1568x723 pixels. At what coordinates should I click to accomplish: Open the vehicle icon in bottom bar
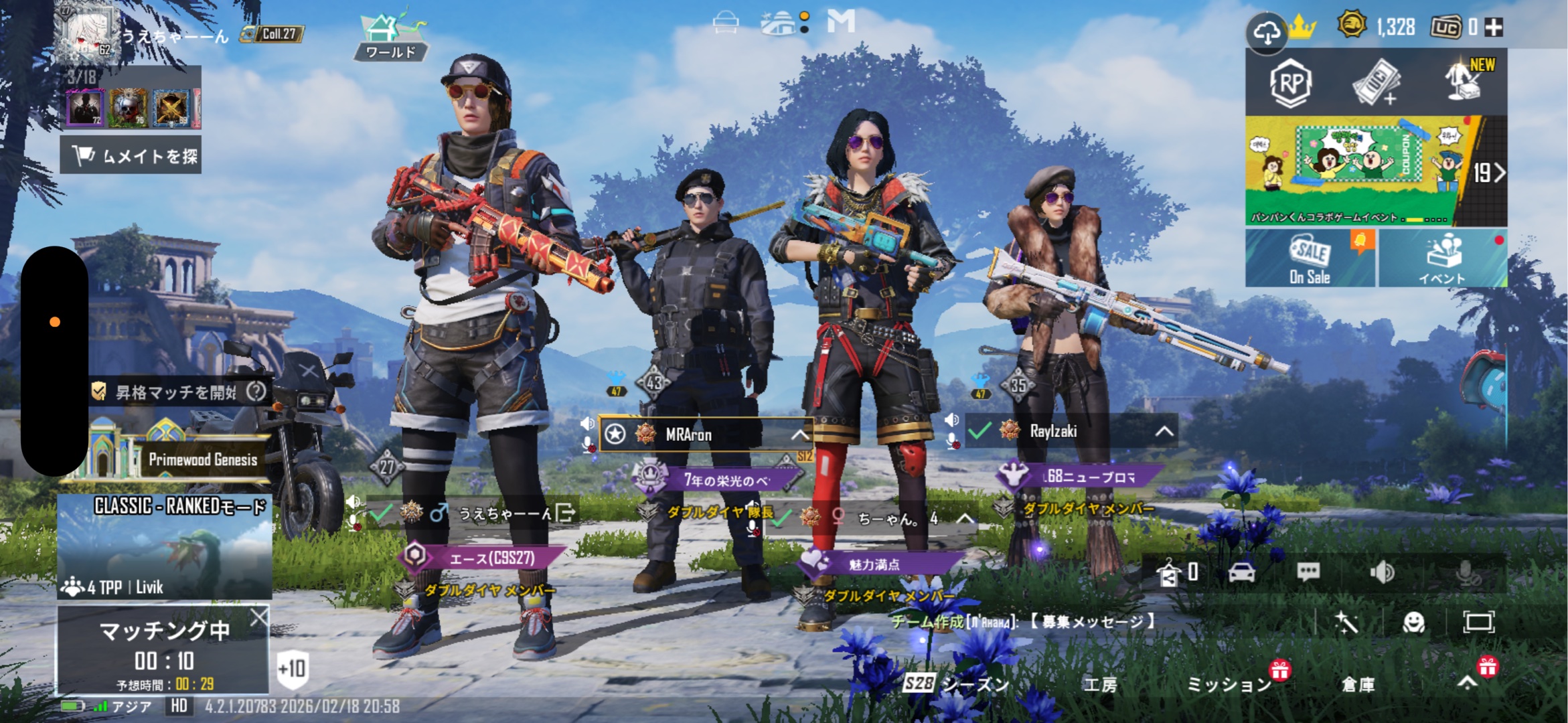pyautogui.click(x=1242, y=572)
